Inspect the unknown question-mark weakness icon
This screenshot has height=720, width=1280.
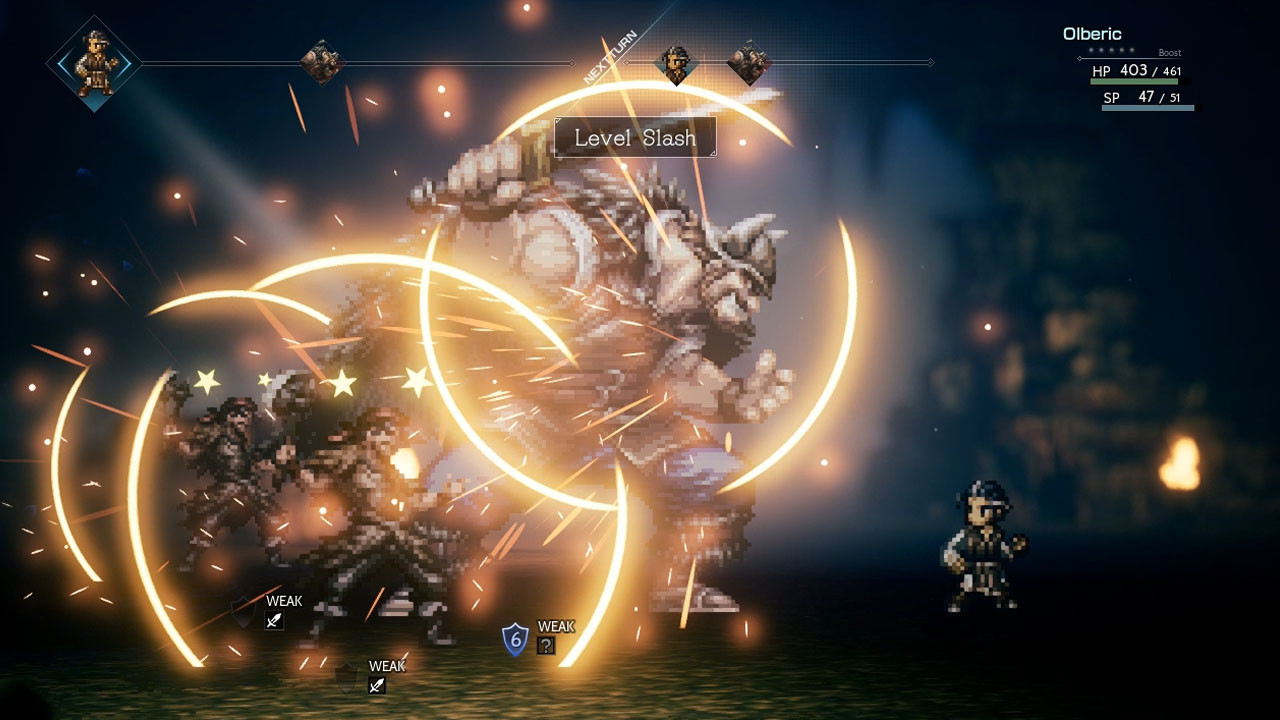pos(546,646)
